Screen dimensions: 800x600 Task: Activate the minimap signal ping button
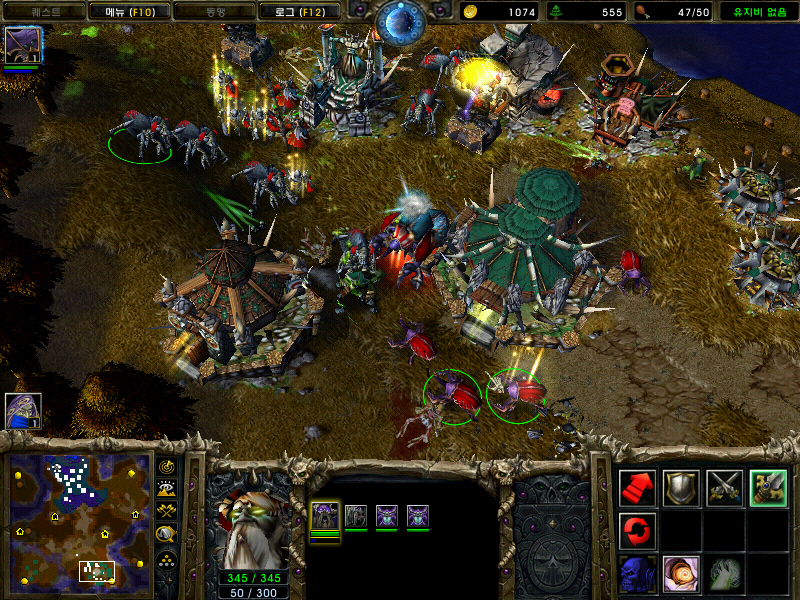tap(168, 468)
